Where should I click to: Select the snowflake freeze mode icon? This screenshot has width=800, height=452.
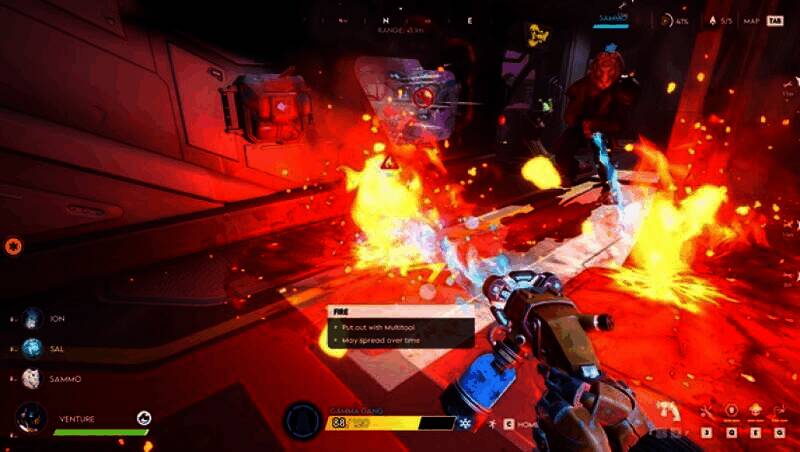[465, 424]
